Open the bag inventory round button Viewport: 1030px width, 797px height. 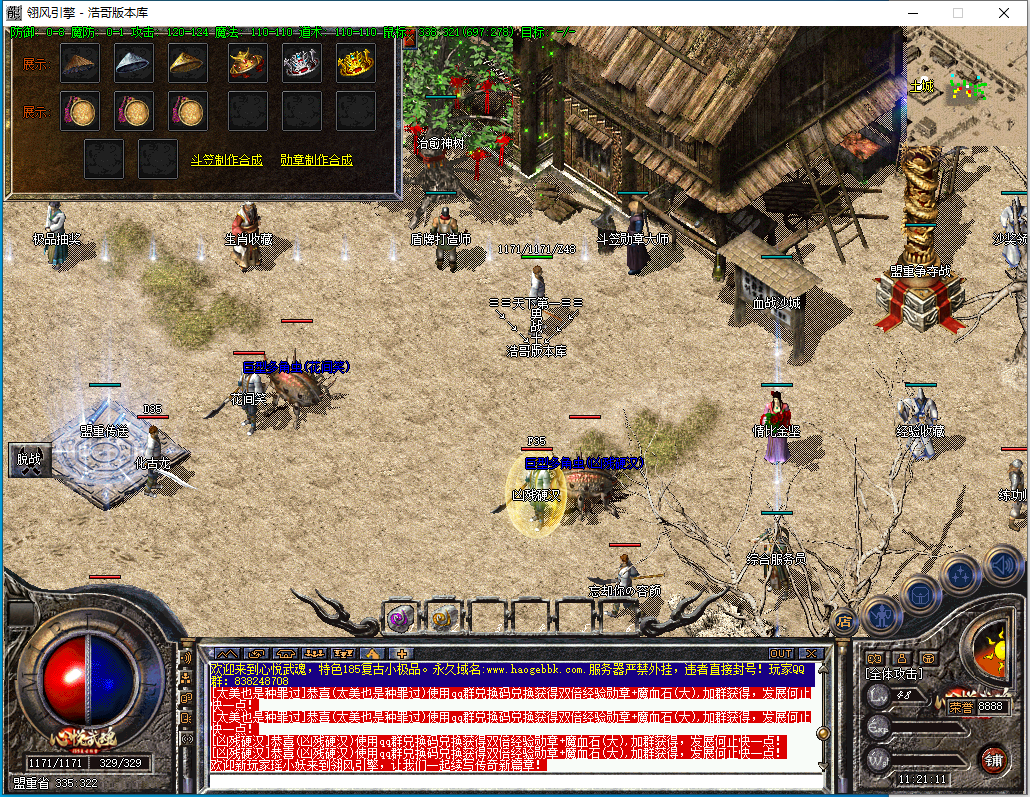pyautogui.click(x=921, y=594)
